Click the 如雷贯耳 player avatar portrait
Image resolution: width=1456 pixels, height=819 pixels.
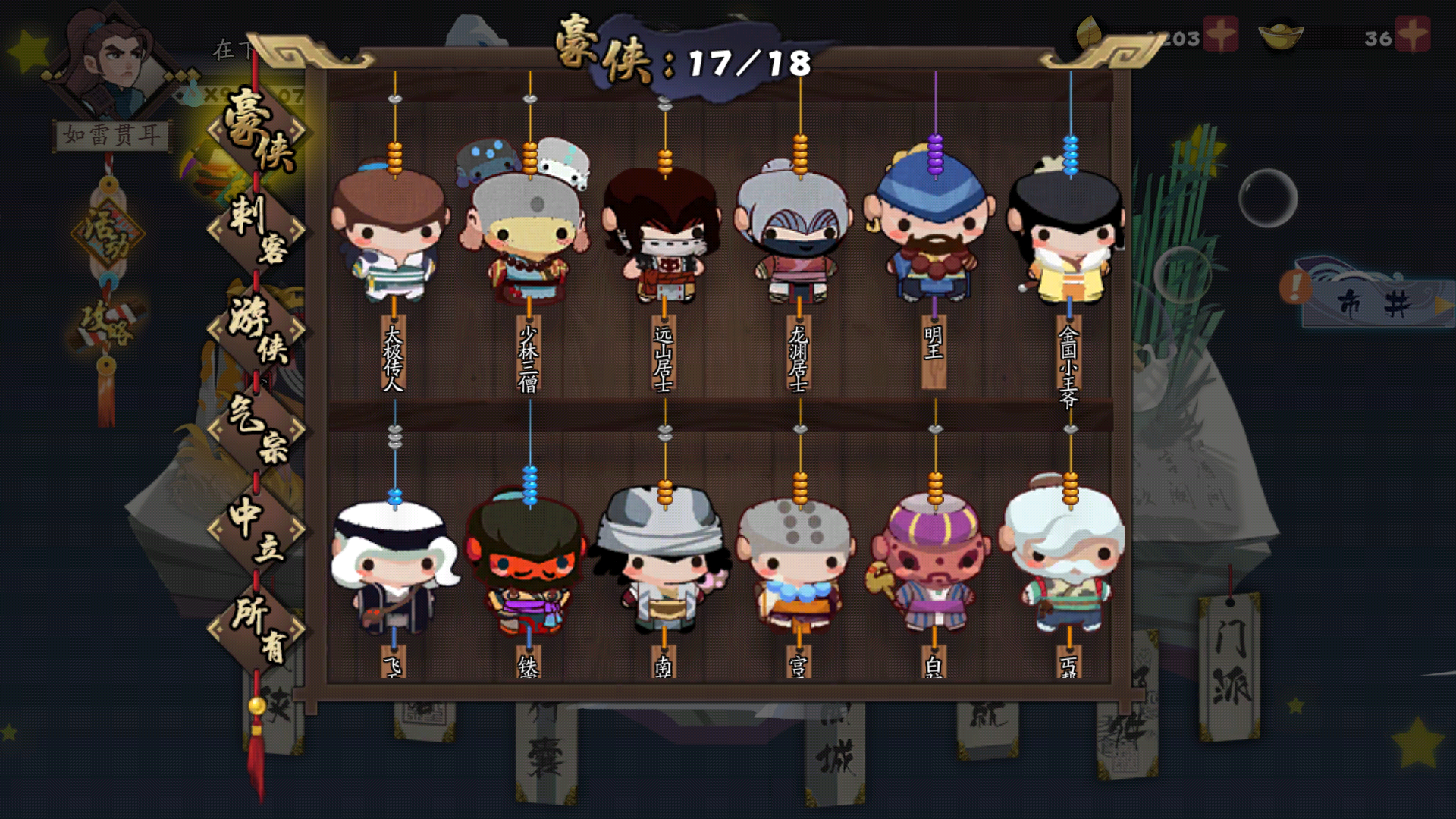(114, 57)
